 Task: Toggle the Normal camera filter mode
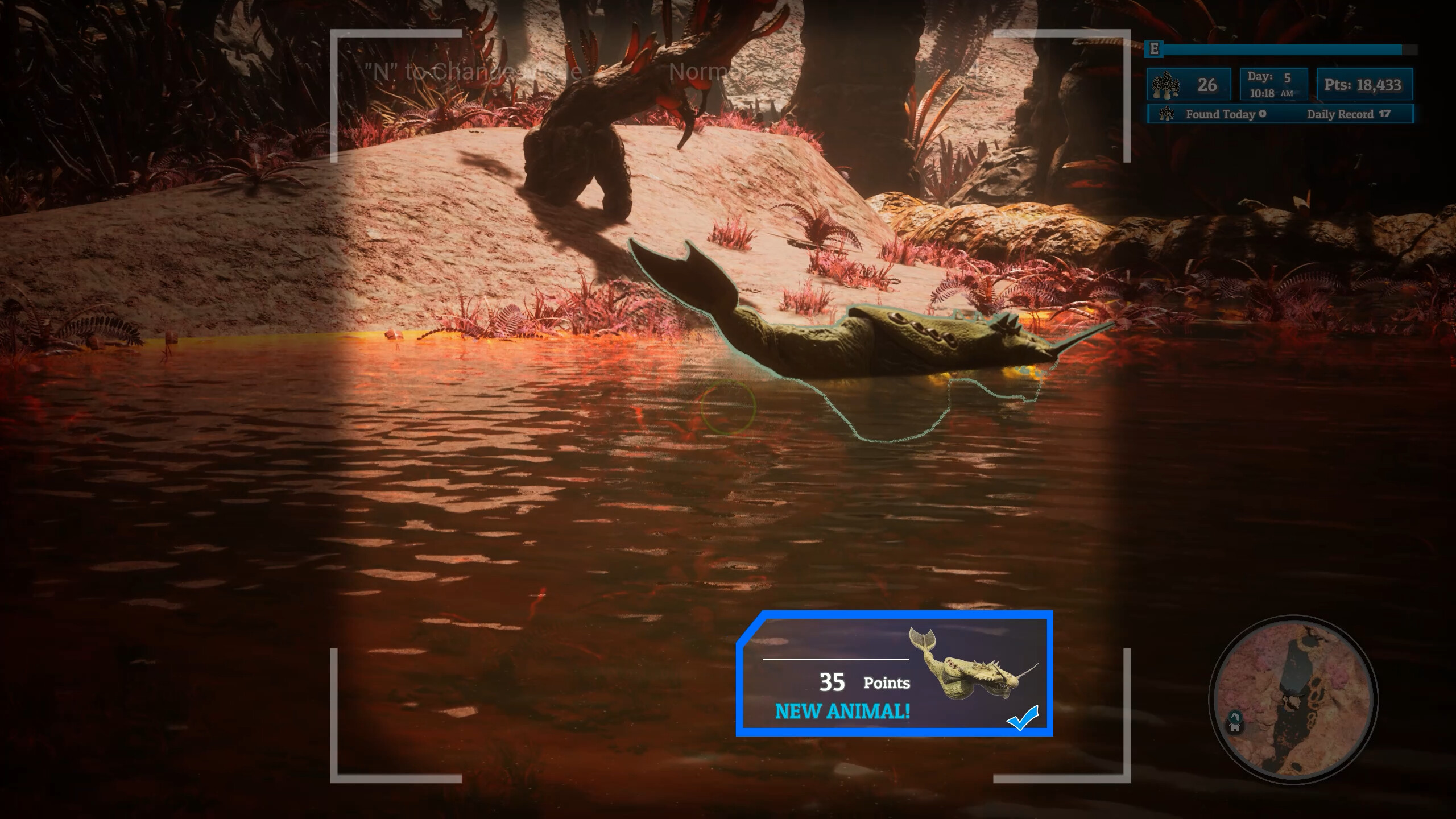pos(703,71)
